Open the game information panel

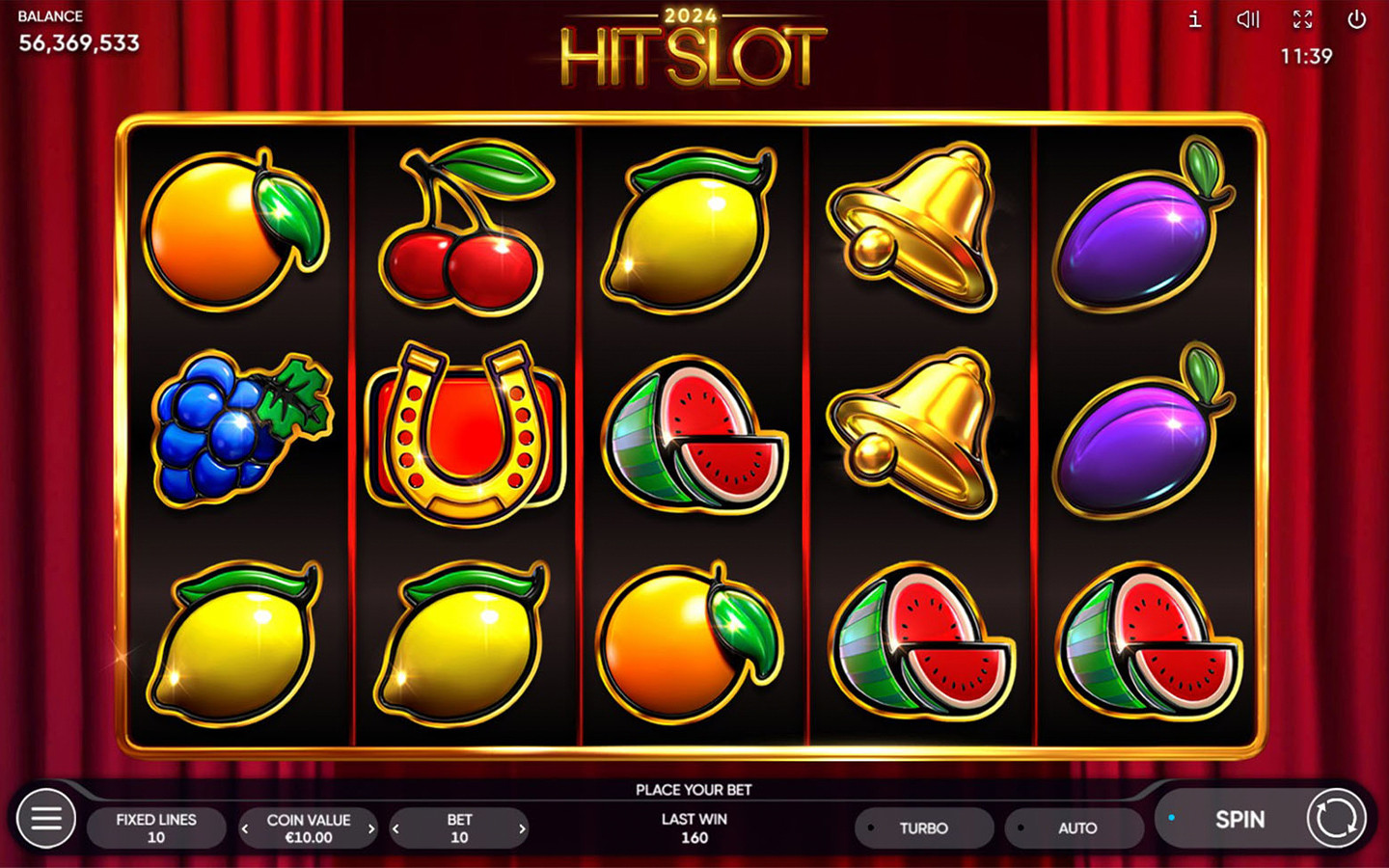[x=1193, y=19]
